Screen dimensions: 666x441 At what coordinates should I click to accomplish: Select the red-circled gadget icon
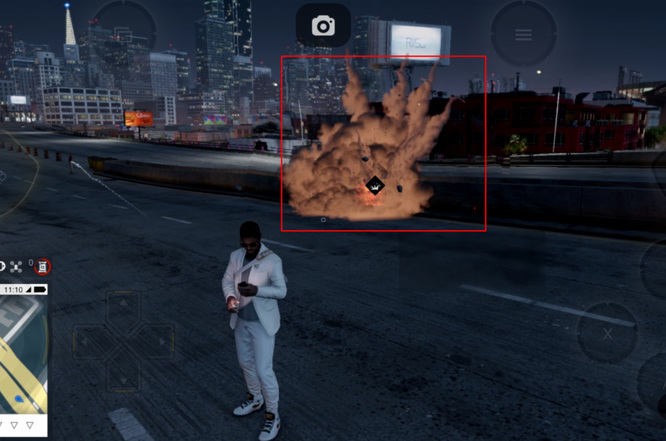point(43,266)
